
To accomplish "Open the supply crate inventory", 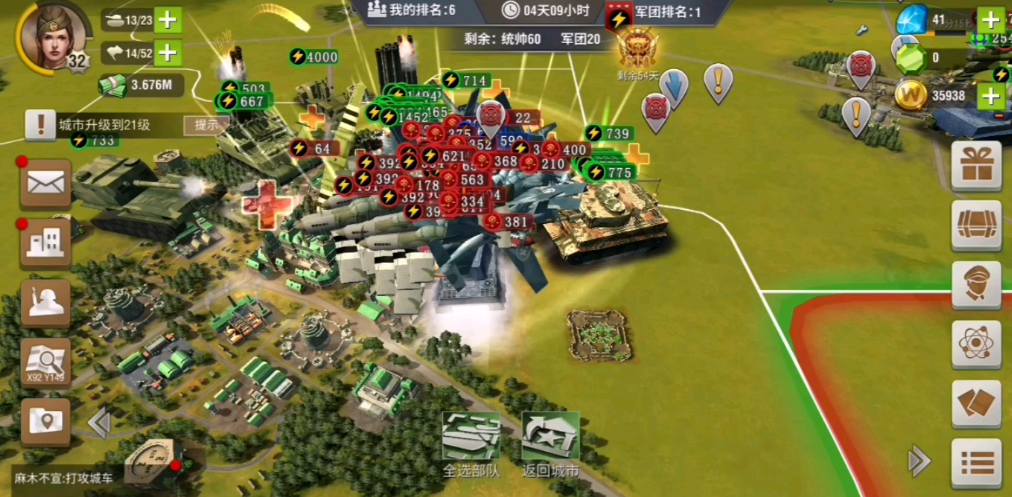I will pos(975,225).
